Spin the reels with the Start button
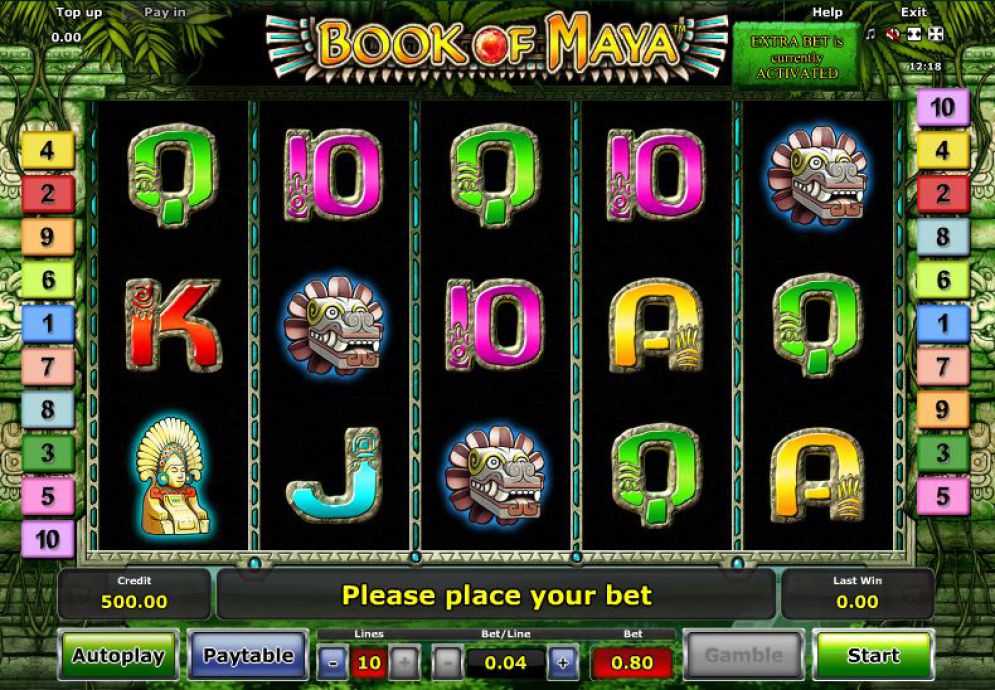 coord(873,656)
